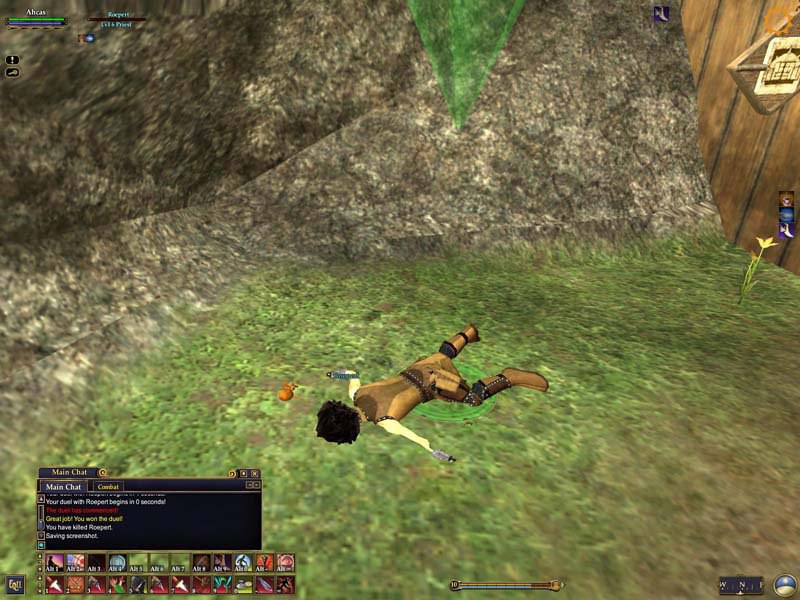Screen dimensions: 800x600
Task: Activate the Alt 8 hotbar ability
Action: click(201, 563)
